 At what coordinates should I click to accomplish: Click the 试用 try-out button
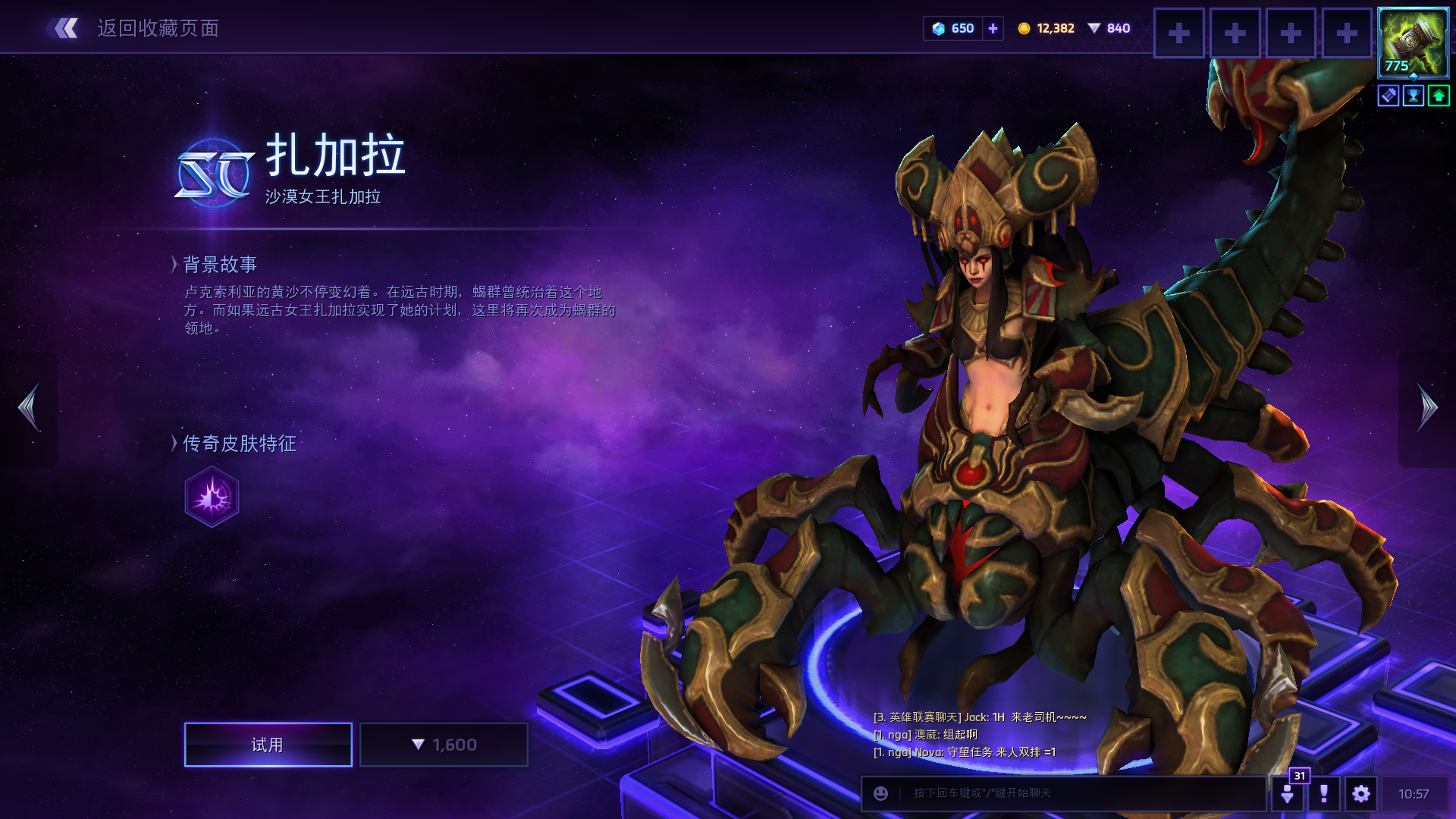click(268, 745)
